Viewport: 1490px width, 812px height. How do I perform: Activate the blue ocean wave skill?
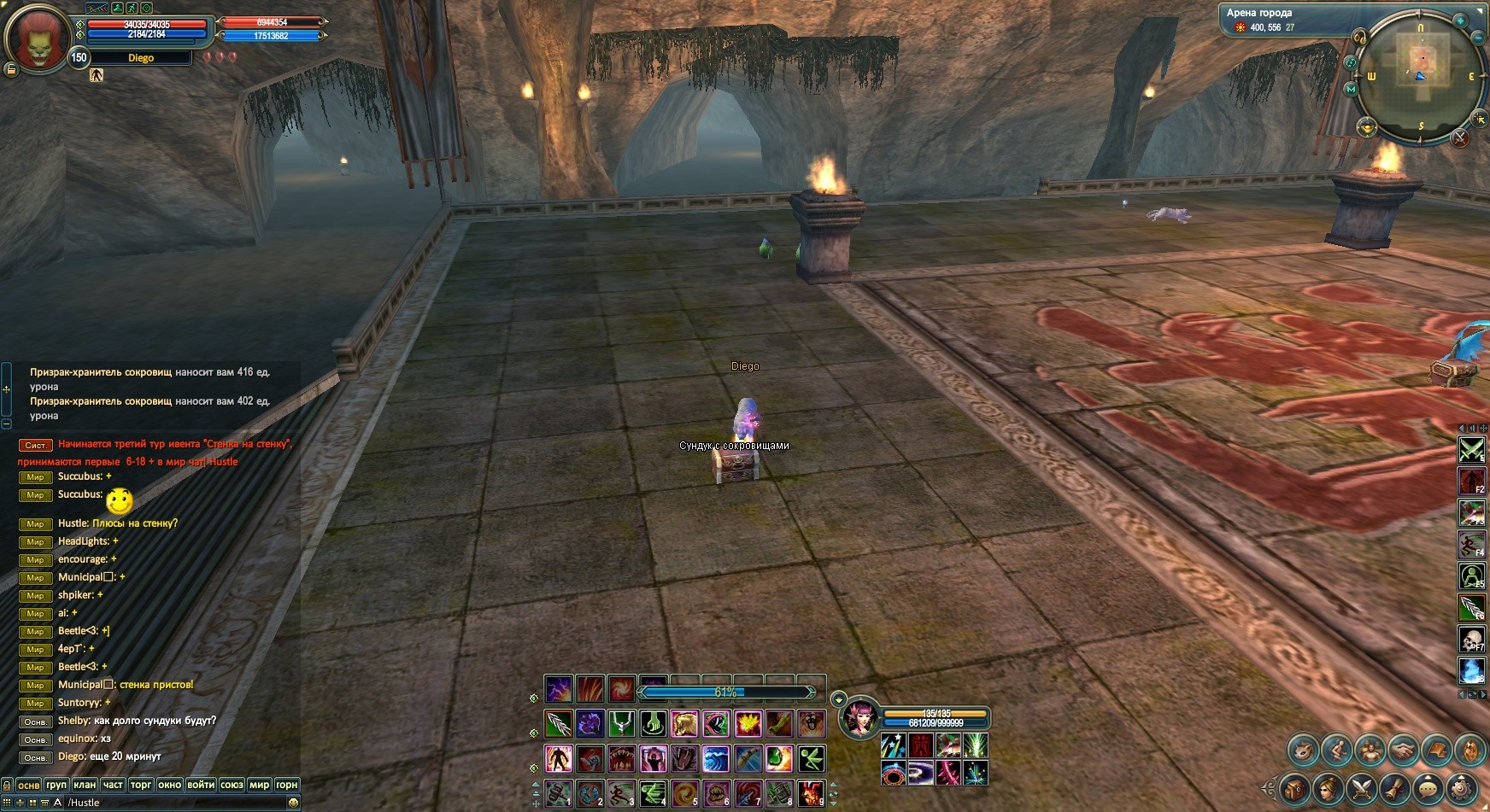(716, 758)
